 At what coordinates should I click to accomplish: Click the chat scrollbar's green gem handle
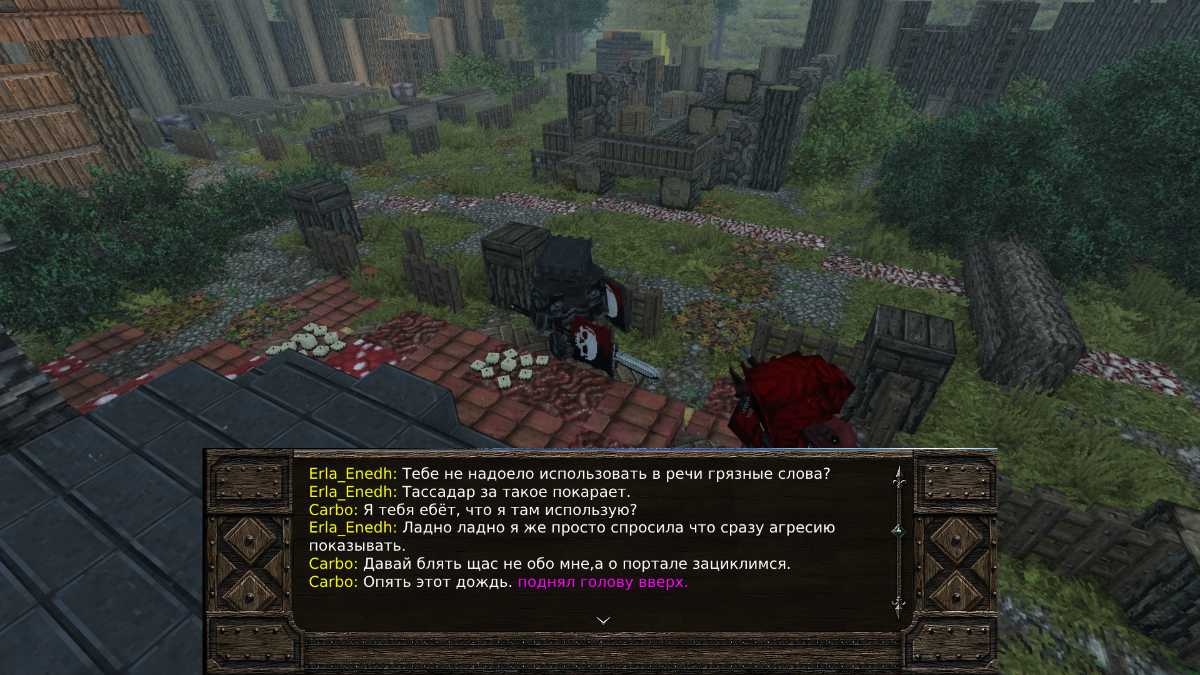click(x=898, y=530)
